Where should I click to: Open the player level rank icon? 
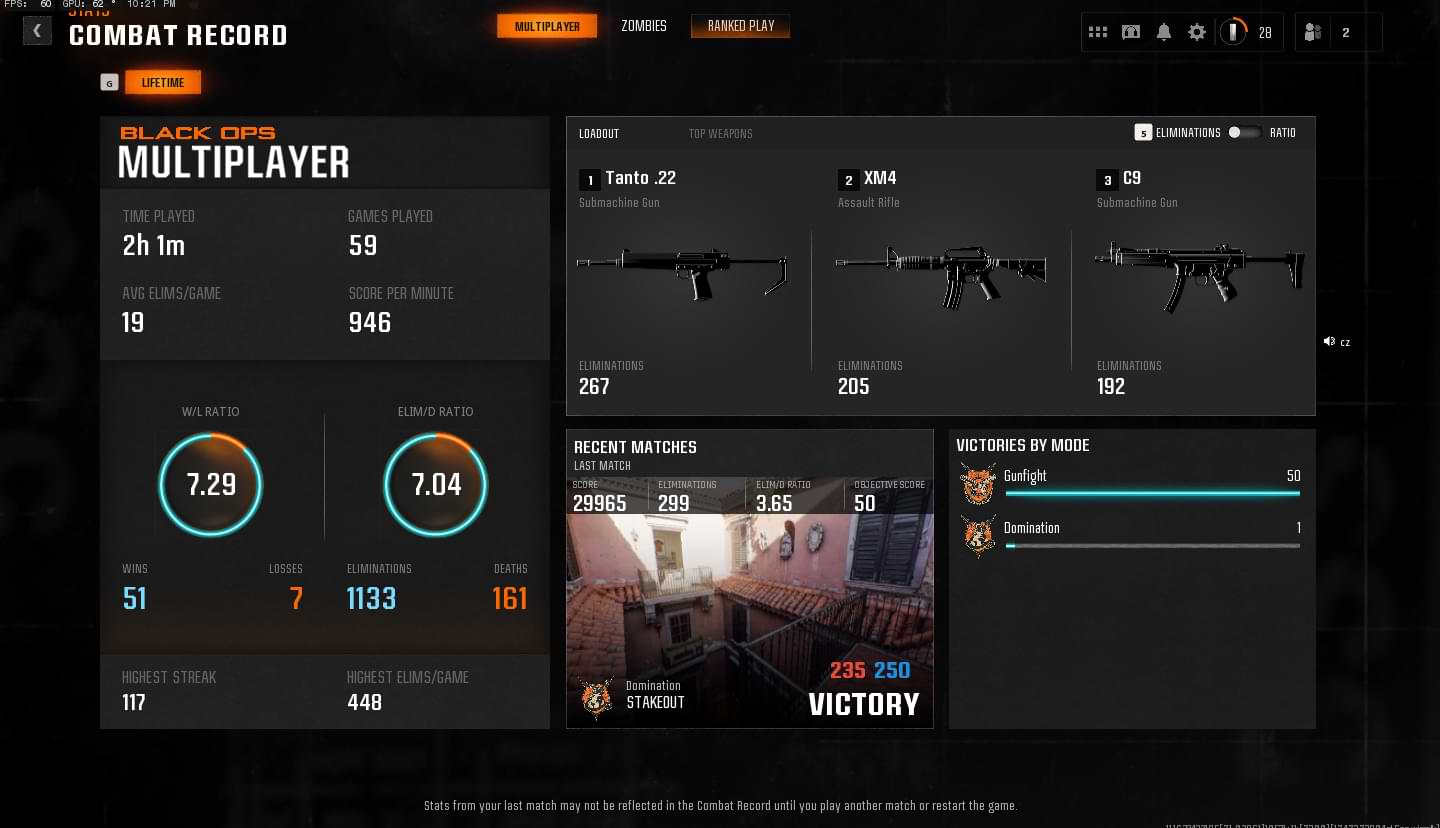[x=1234, y=33]
